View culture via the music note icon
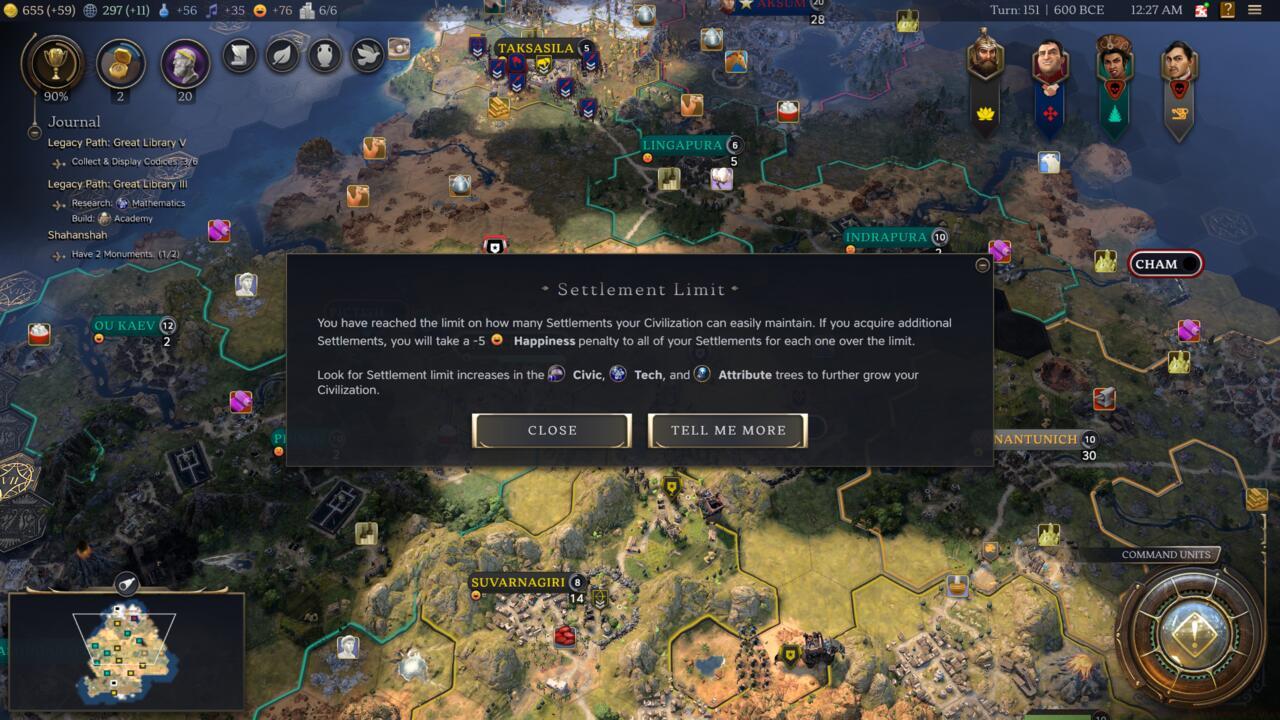 coord(212,13)
